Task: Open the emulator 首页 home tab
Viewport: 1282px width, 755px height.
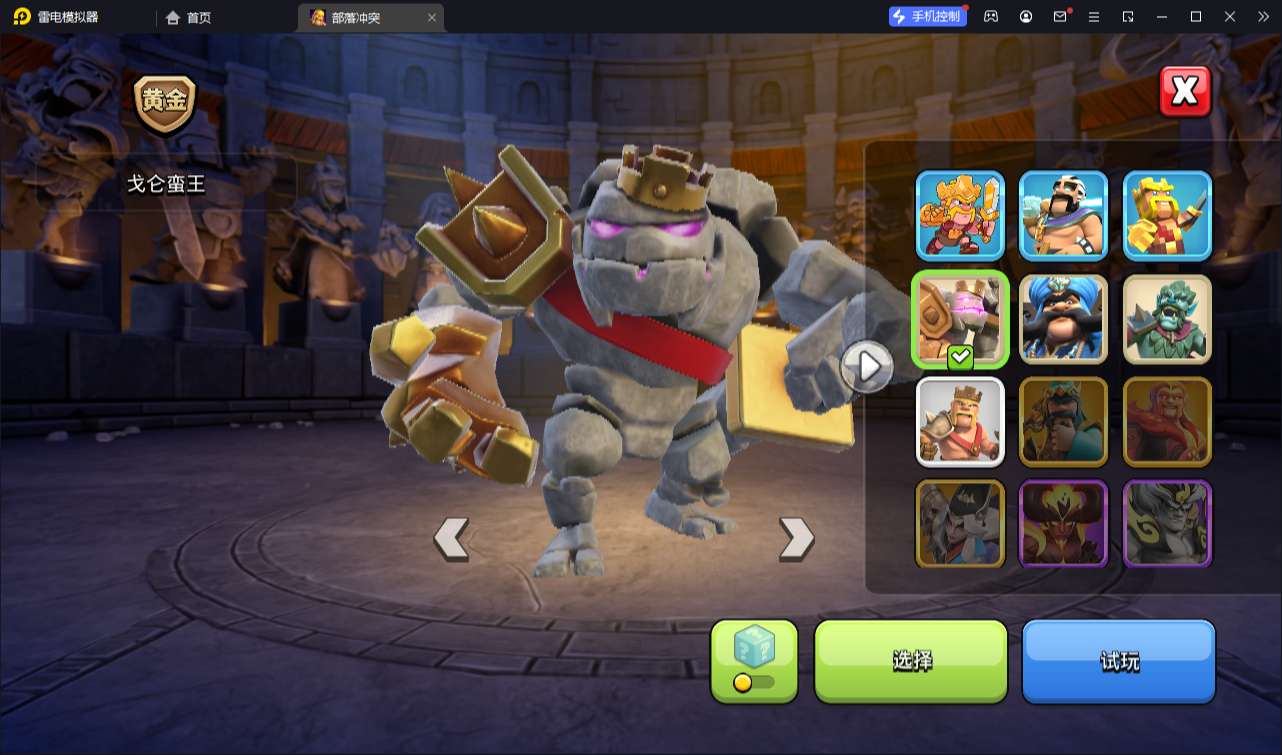Action: click(x=189, y=17)
